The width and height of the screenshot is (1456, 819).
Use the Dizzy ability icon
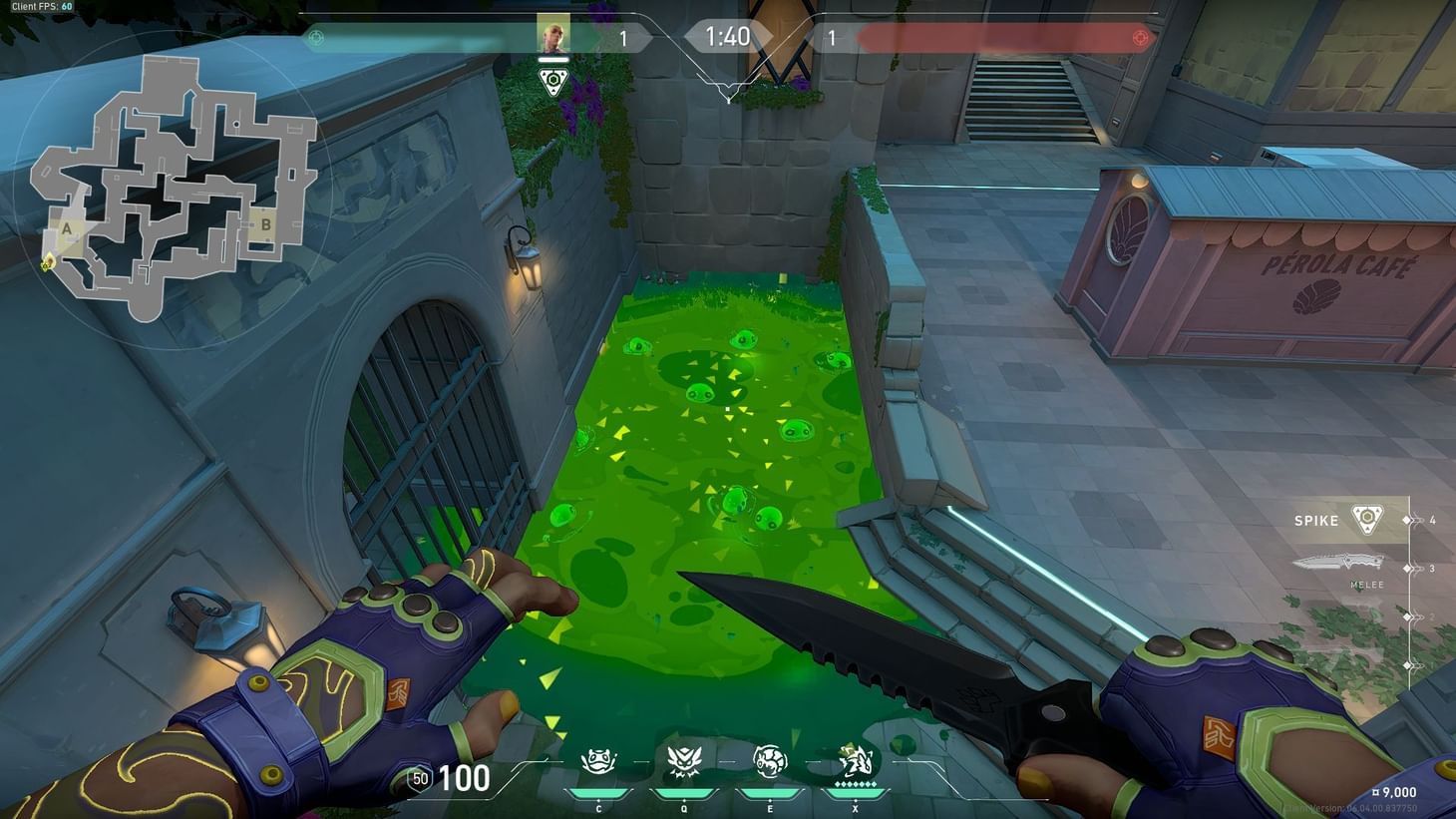(769, 763)
